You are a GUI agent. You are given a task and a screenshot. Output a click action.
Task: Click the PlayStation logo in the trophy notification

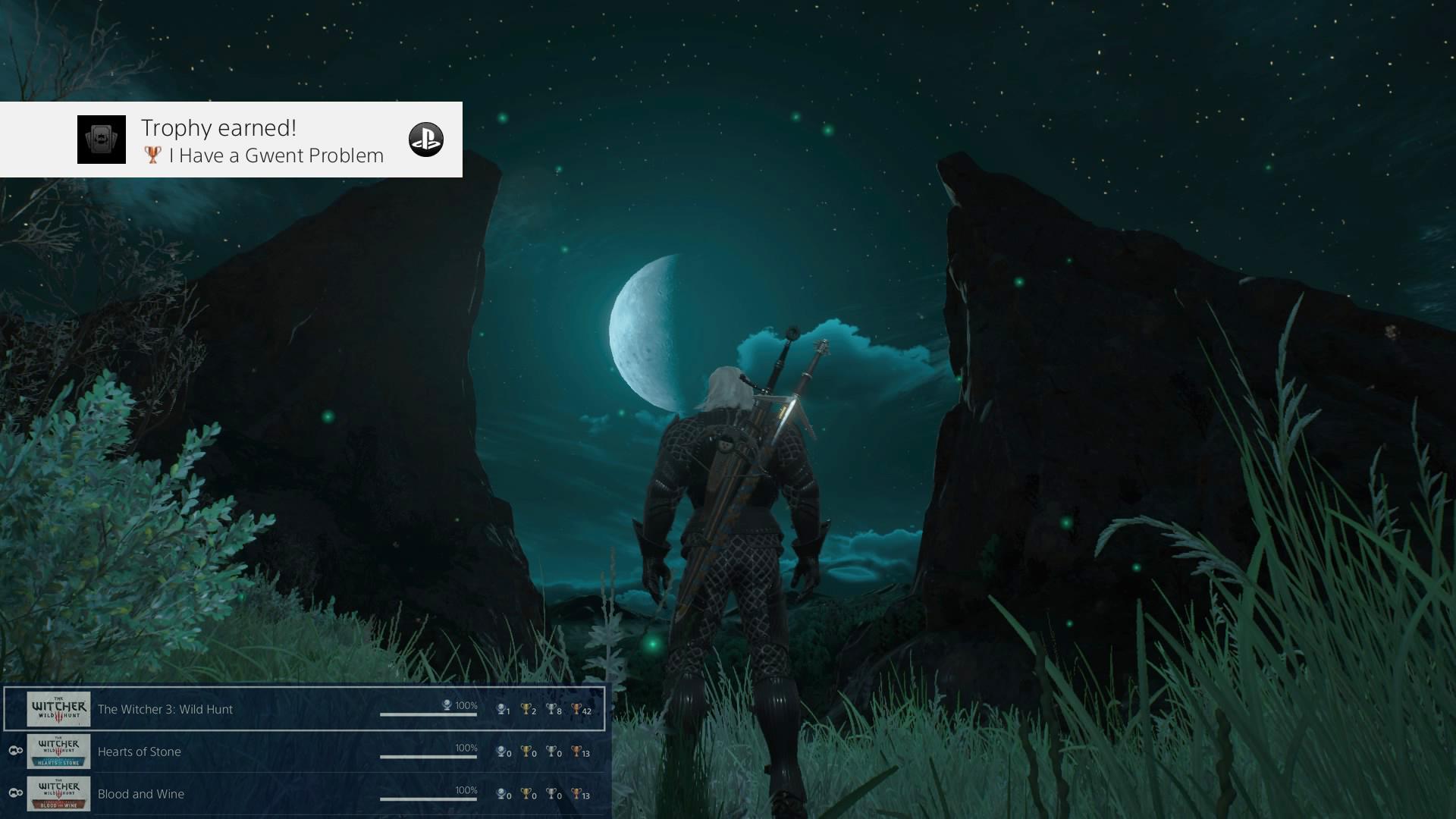[426, 140]
